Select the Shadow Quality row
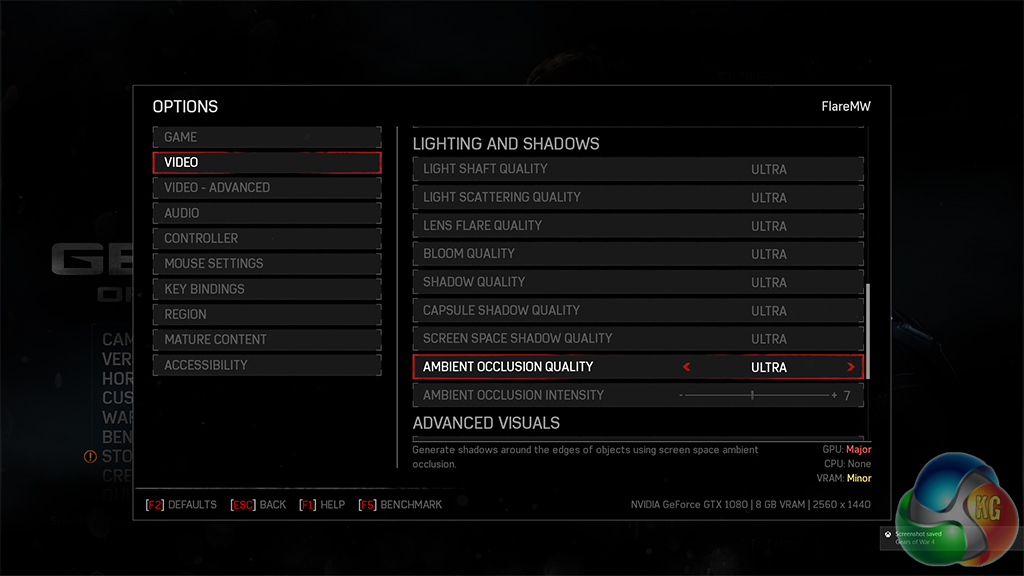This screenshot has width=1024, height=576. tap(637, 282)
